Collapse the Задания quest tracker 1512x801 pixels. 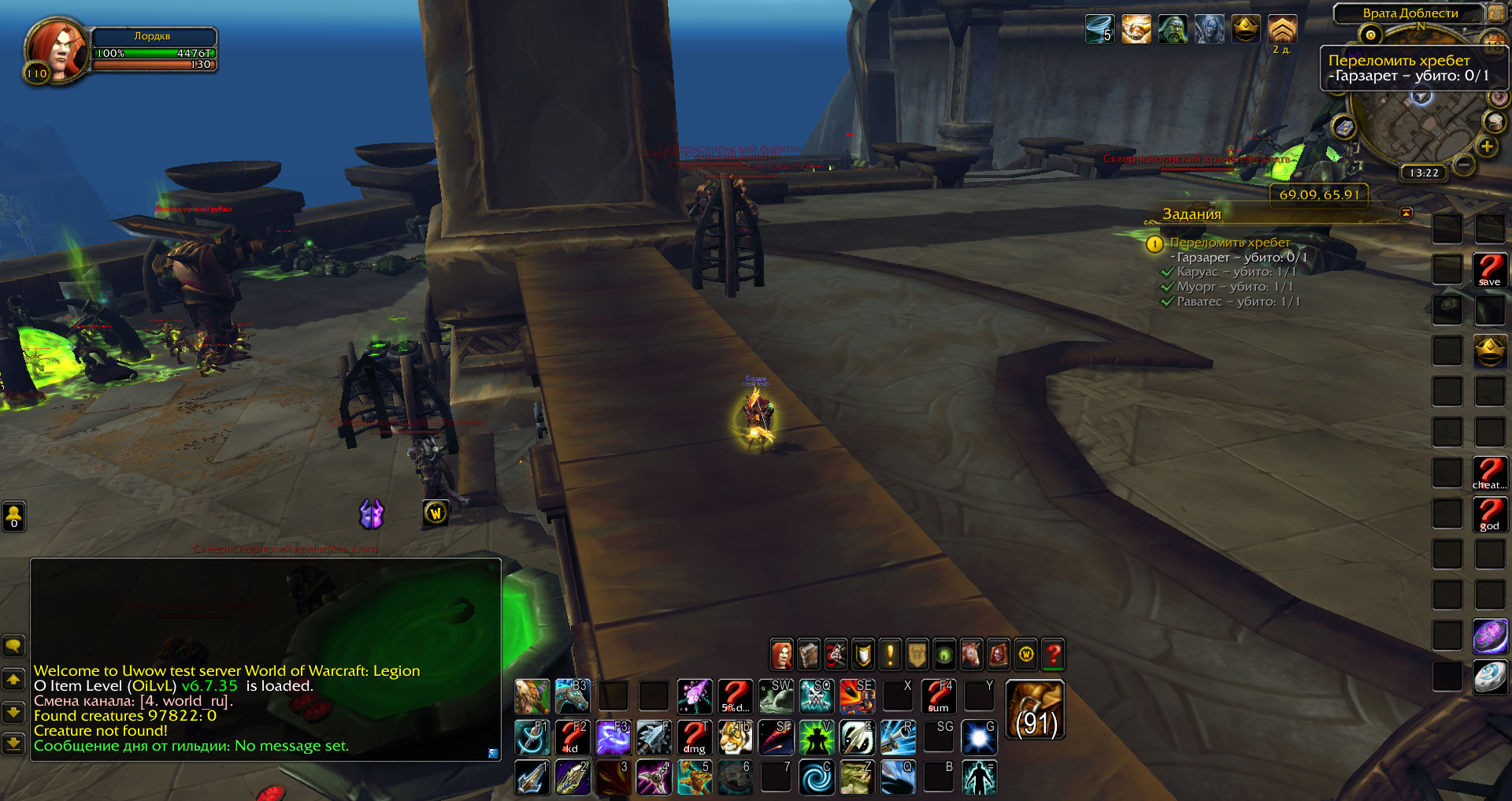click(1406, 213)
